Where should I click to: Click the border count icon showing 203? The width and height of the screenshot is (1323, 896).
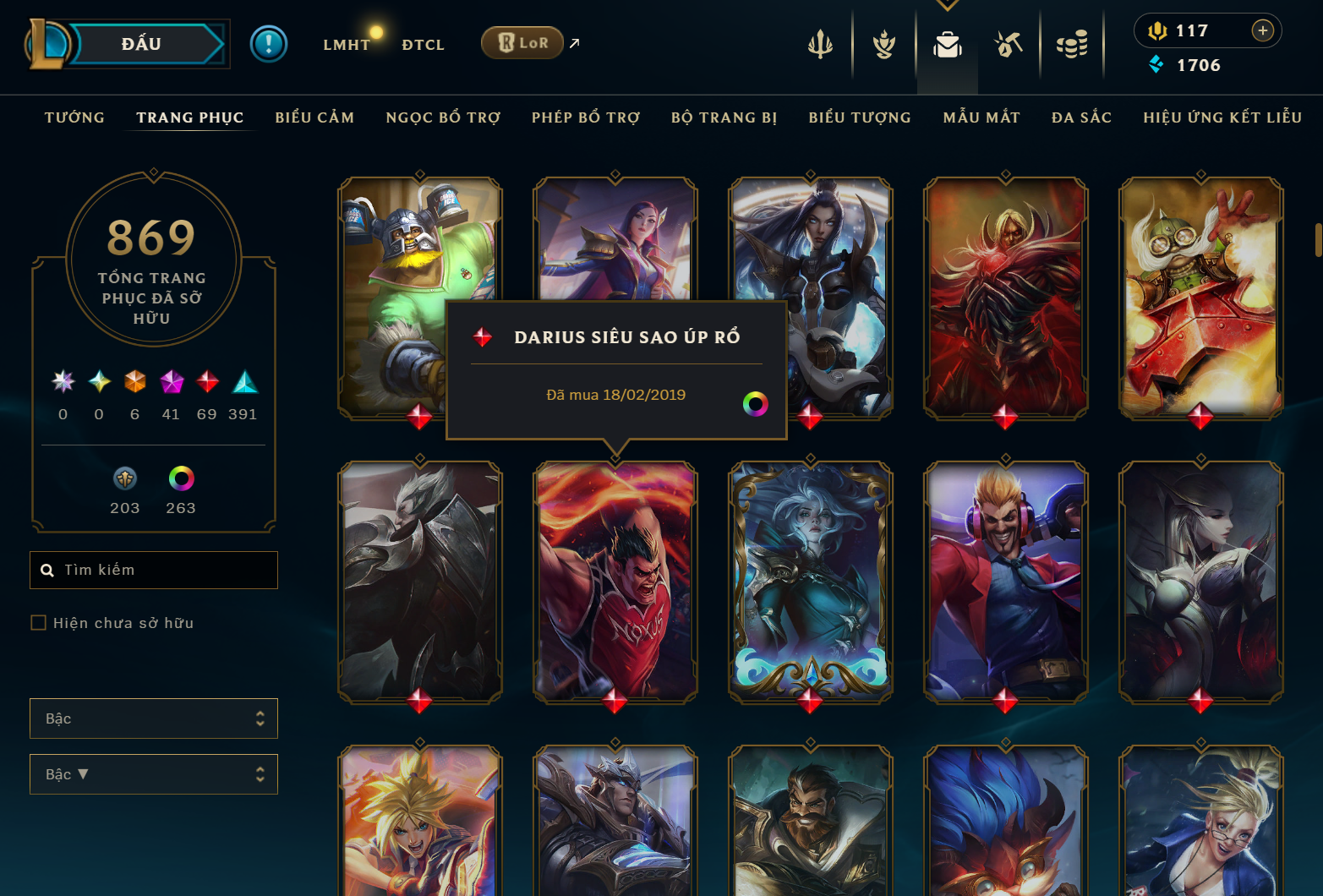tap(124, 478)
